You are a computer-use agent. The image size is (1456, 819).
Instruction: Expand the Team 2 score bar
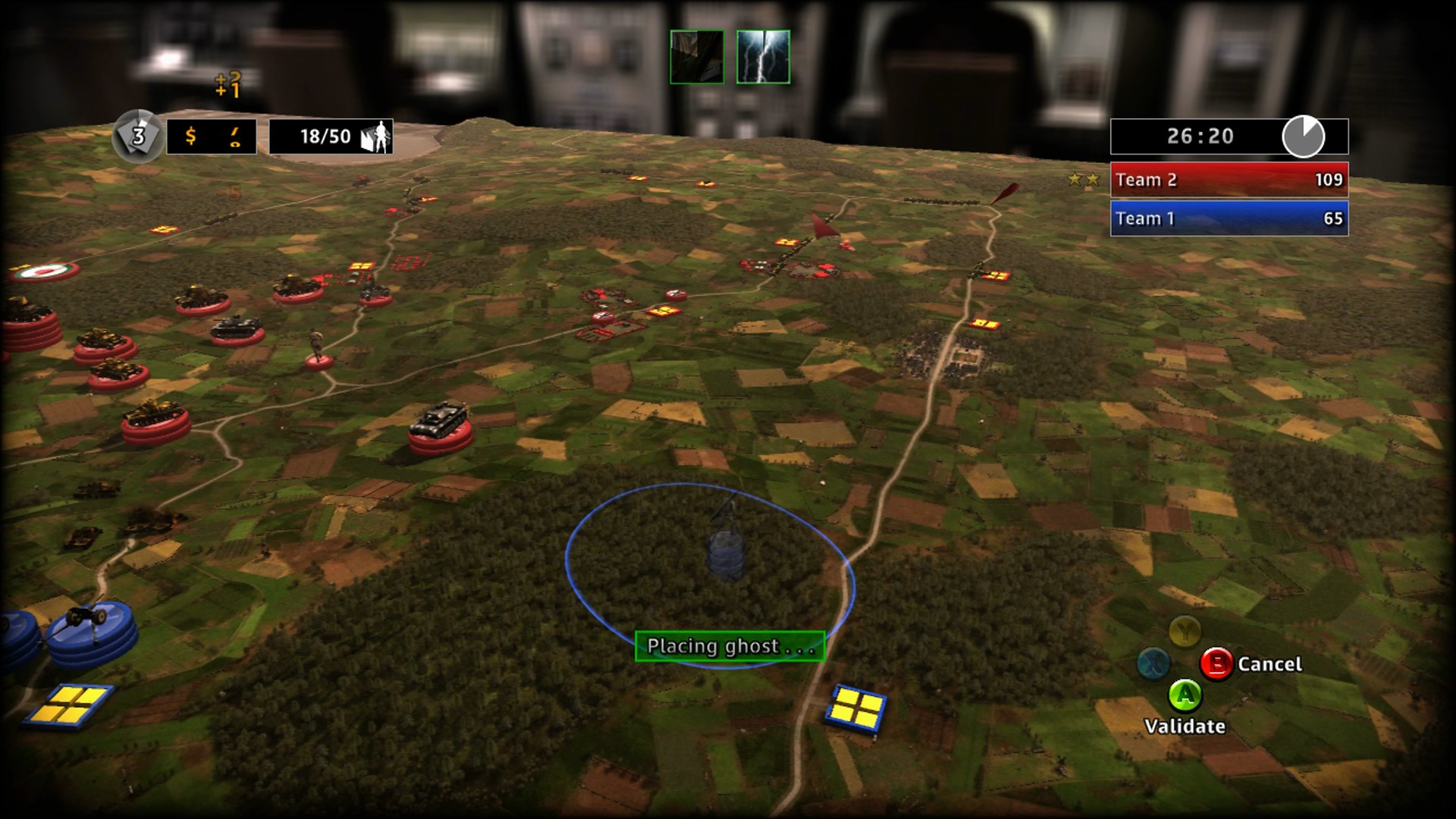(1227, 180)
